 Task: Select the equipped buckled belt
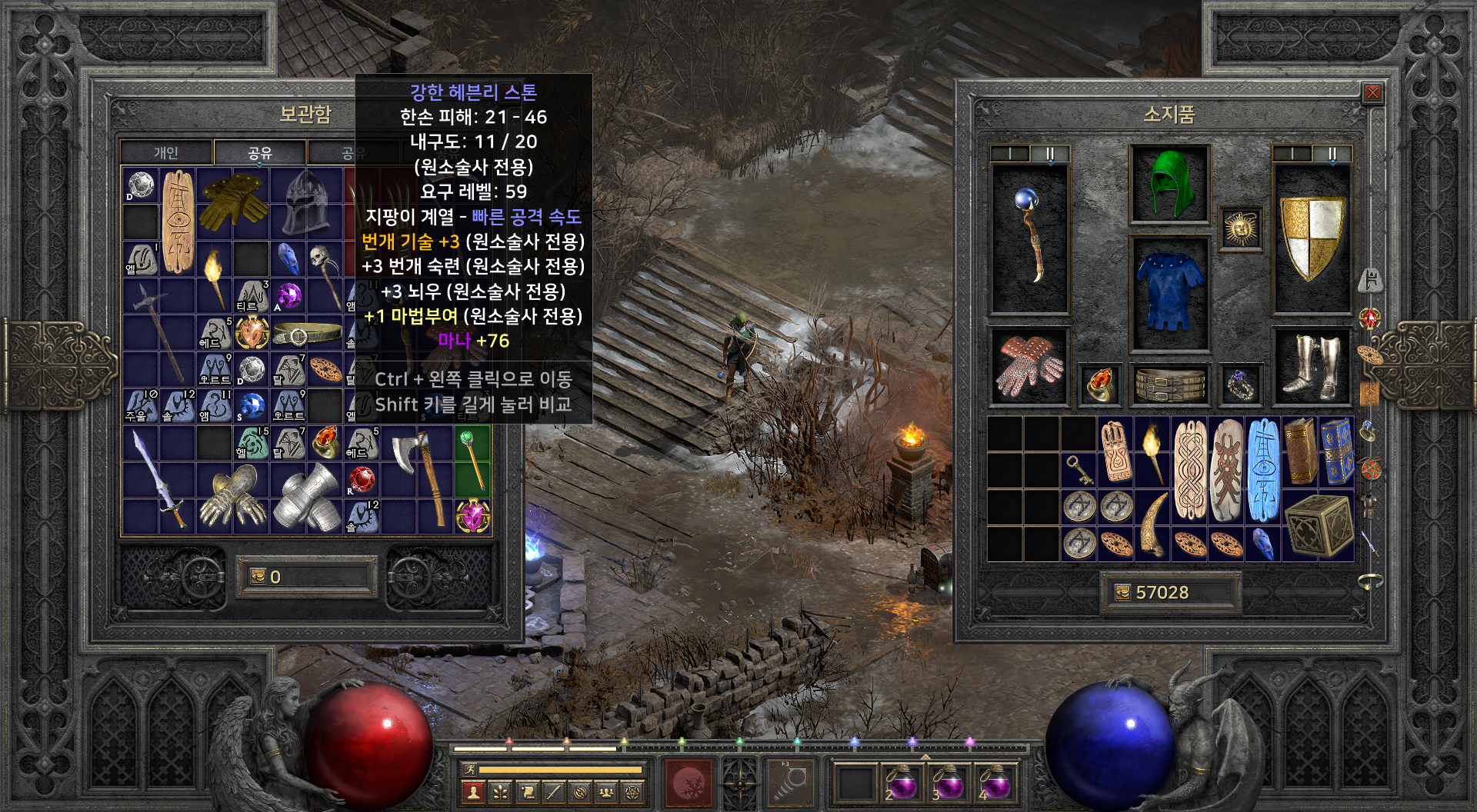[1169, 384]
